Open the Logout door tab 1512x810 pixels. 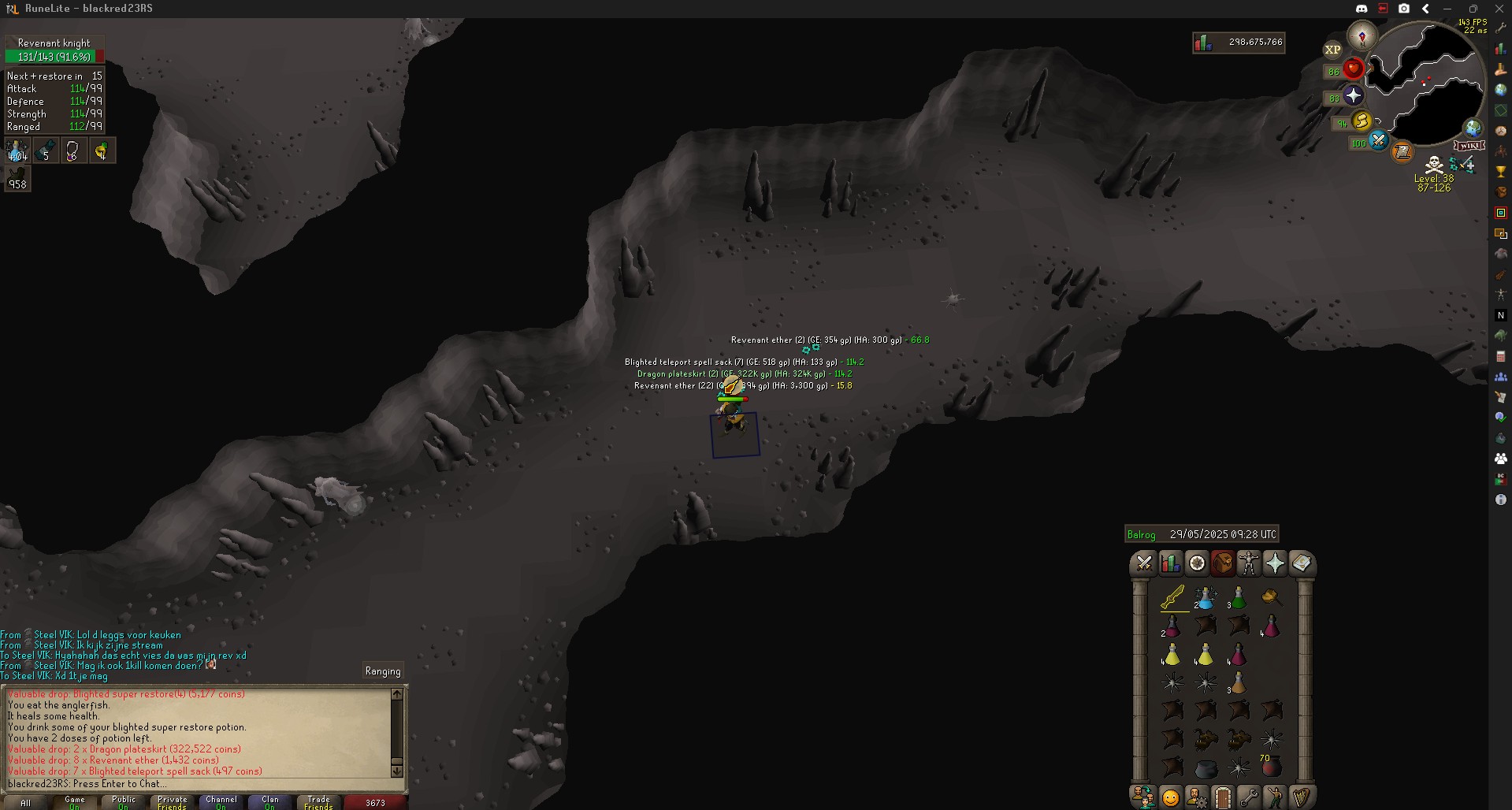[1222, 797]
